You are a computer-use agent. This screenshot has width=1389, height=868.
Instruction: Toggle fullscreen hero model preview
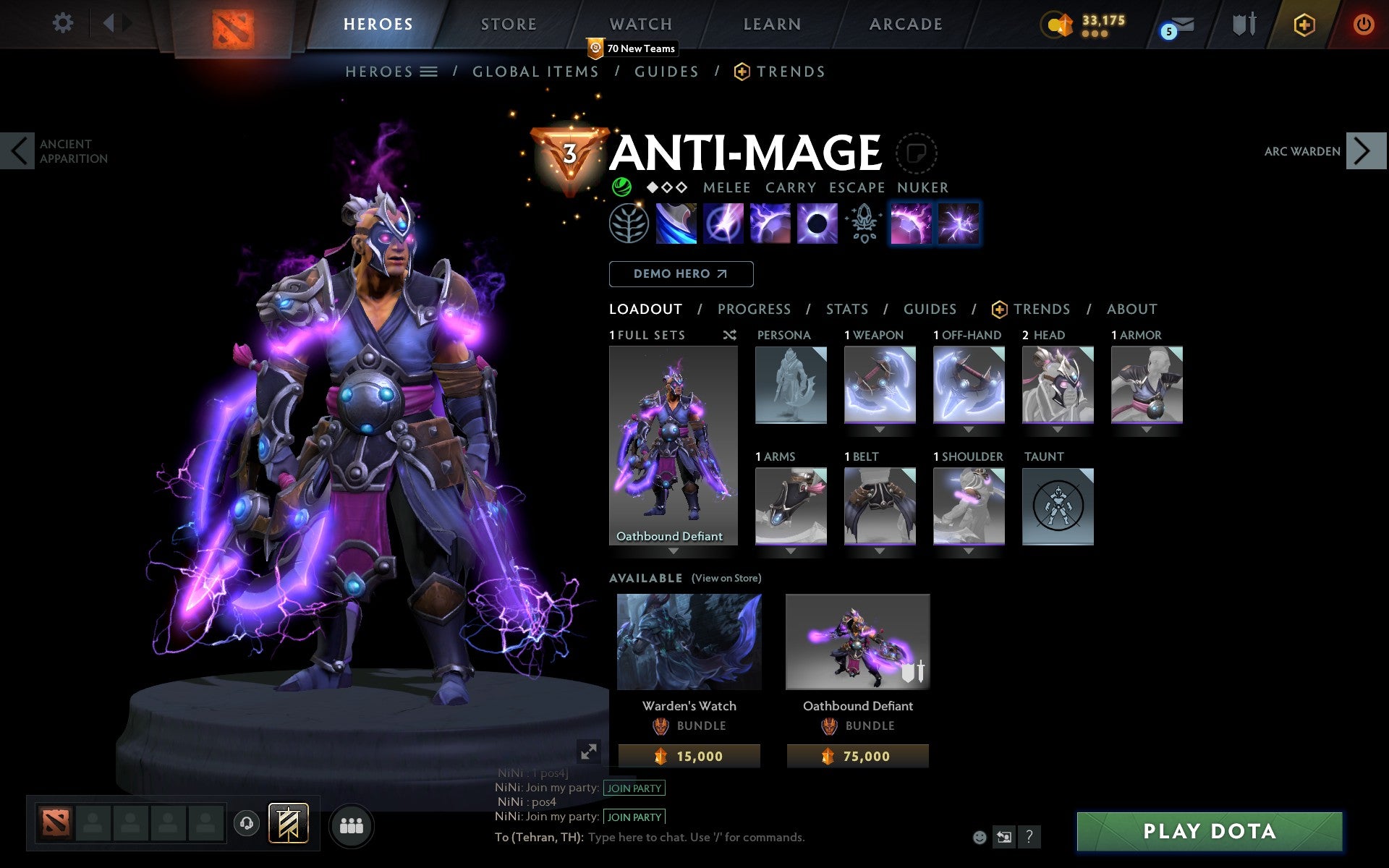pos(589,752)
